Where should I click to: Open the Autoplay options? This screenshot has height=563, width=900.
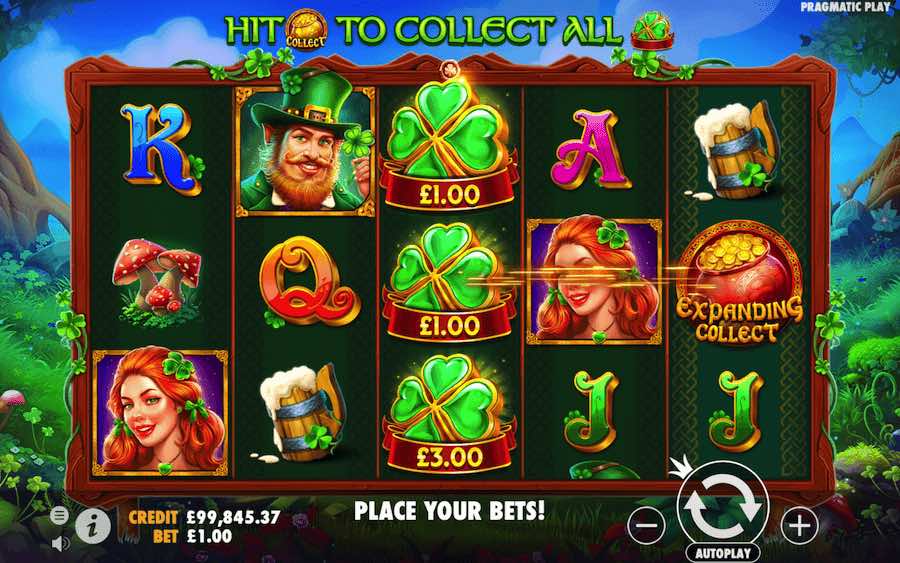tap(723, 552)
